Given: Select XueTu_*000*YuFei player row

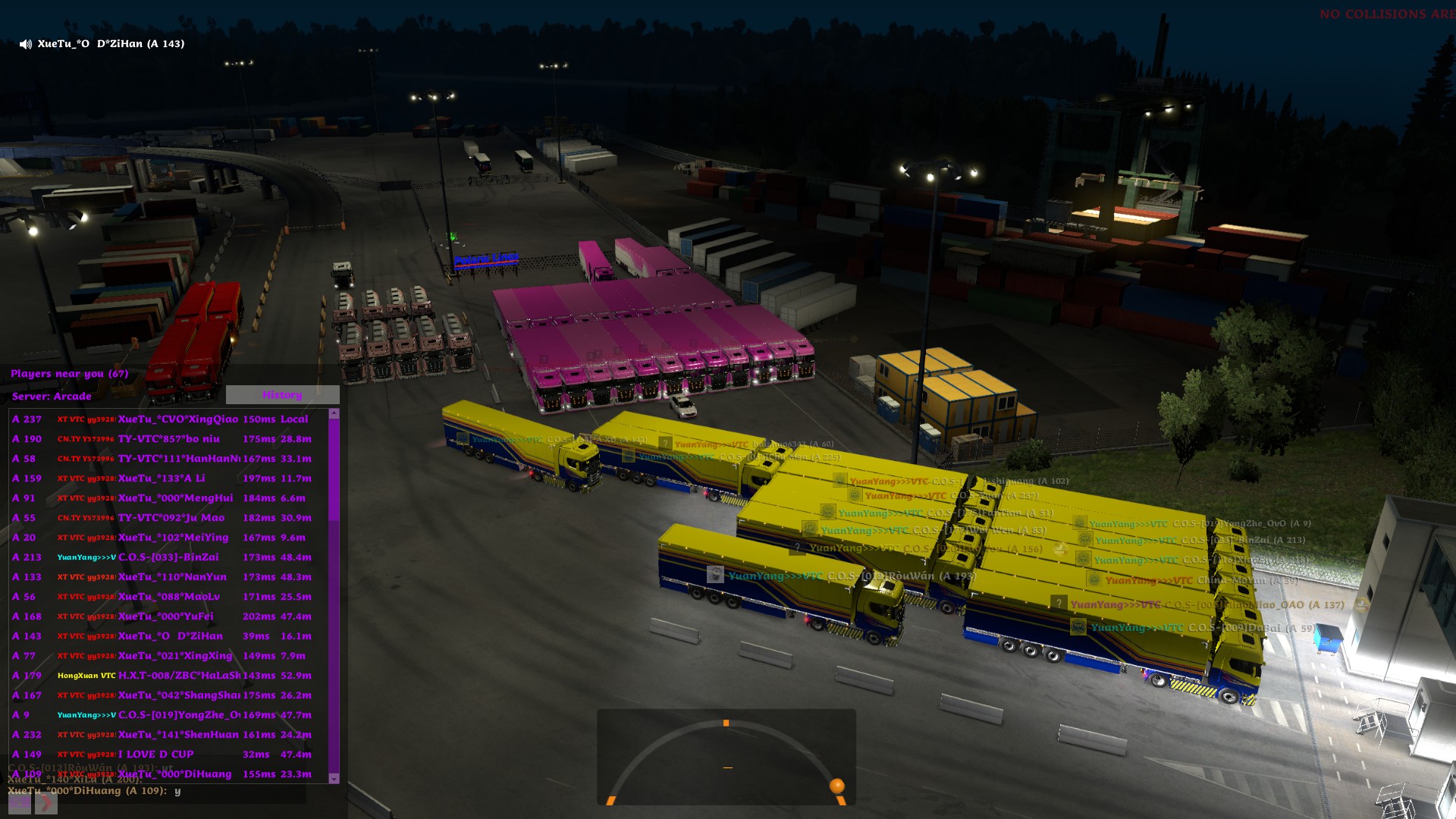Looking at the screenshot, I should pyautogui.click(x=165, y=617).
